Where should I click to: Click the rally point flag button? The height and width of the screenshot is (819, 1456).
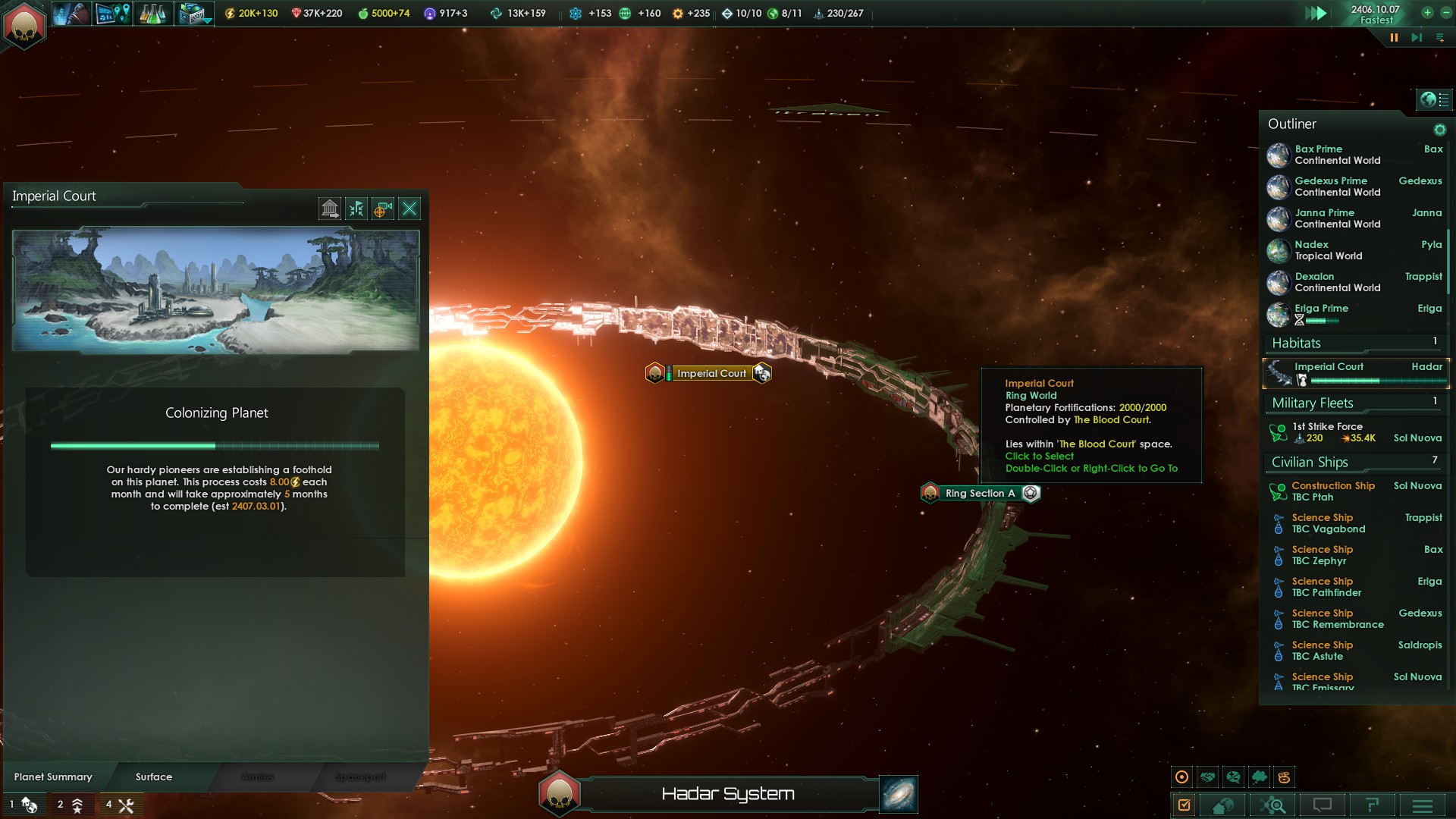[356, 209]
